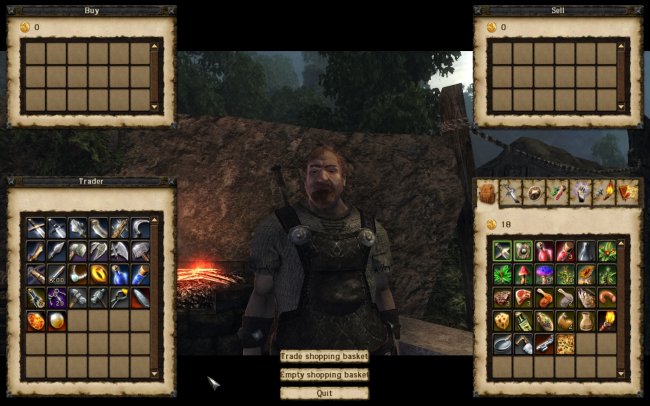
Task: Select the purple skeleton scroll from the trader
Action: 57,297
